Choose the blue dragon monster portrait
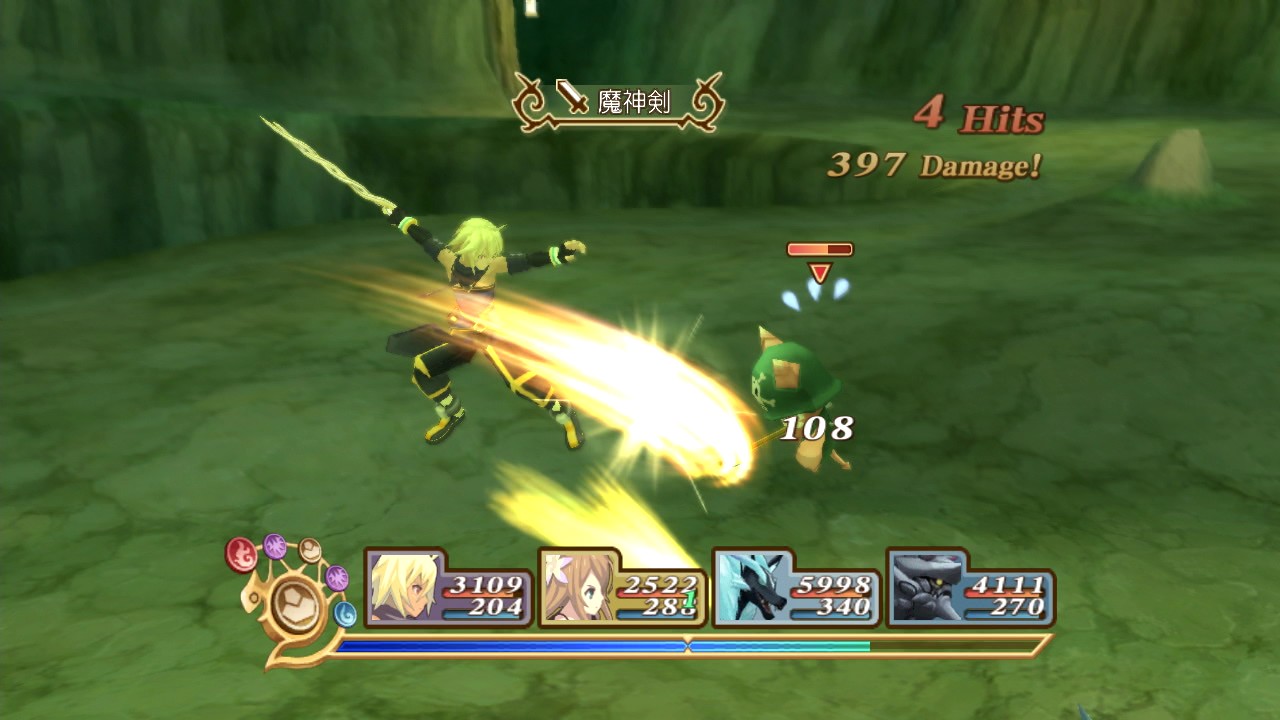Screen dimensions: 1280x720 point(751,588)
